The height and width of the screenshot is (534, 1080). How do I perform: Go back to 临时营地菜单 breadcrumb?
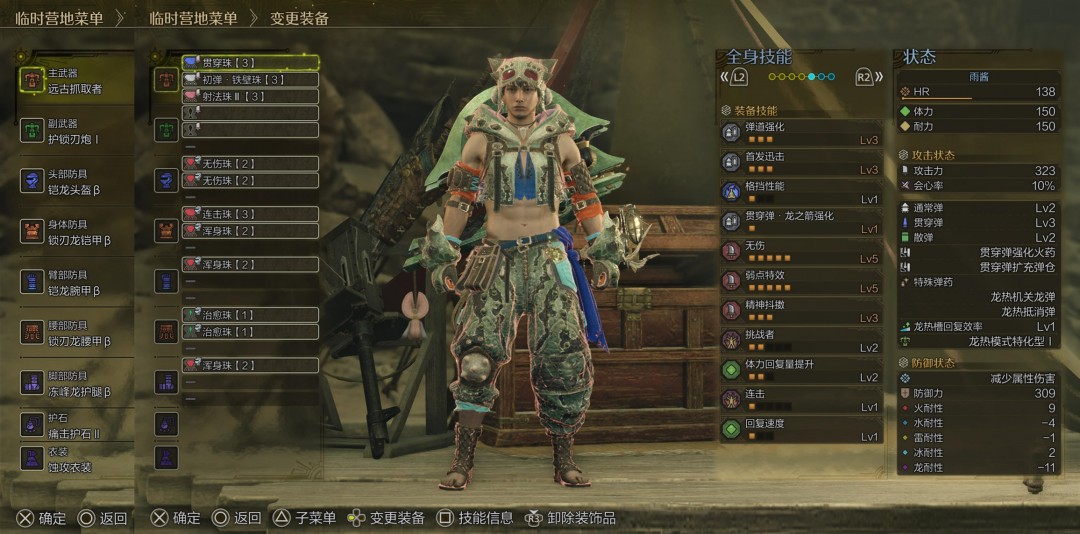click(193, 18)
